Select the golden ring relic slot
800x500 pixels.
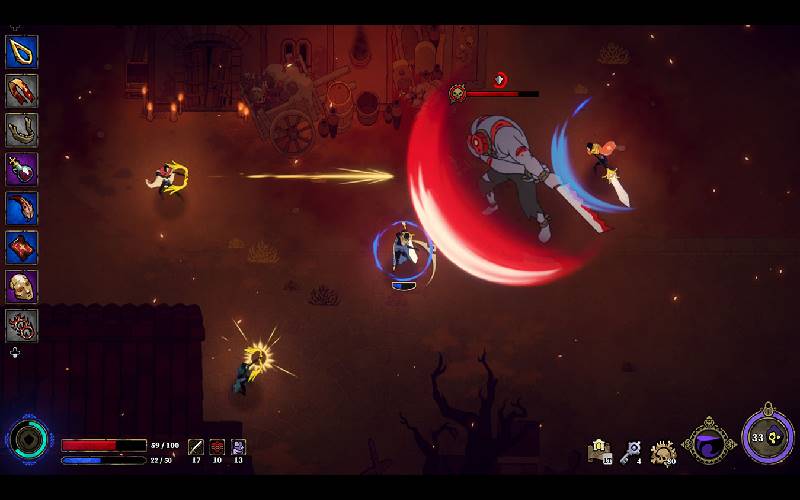pos(22,52)
